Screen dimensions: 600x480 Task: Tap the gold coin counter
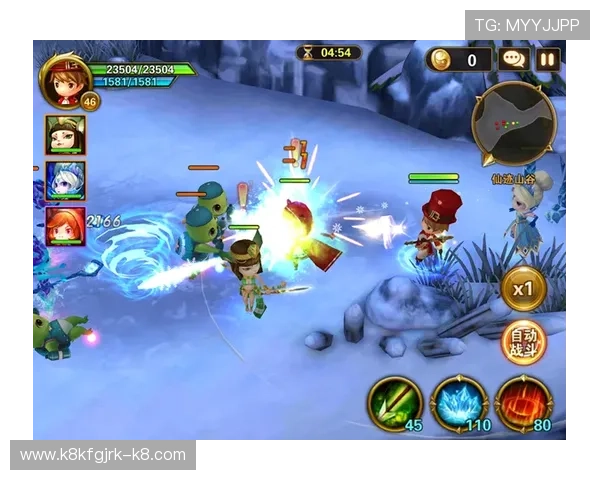[459, 59]
